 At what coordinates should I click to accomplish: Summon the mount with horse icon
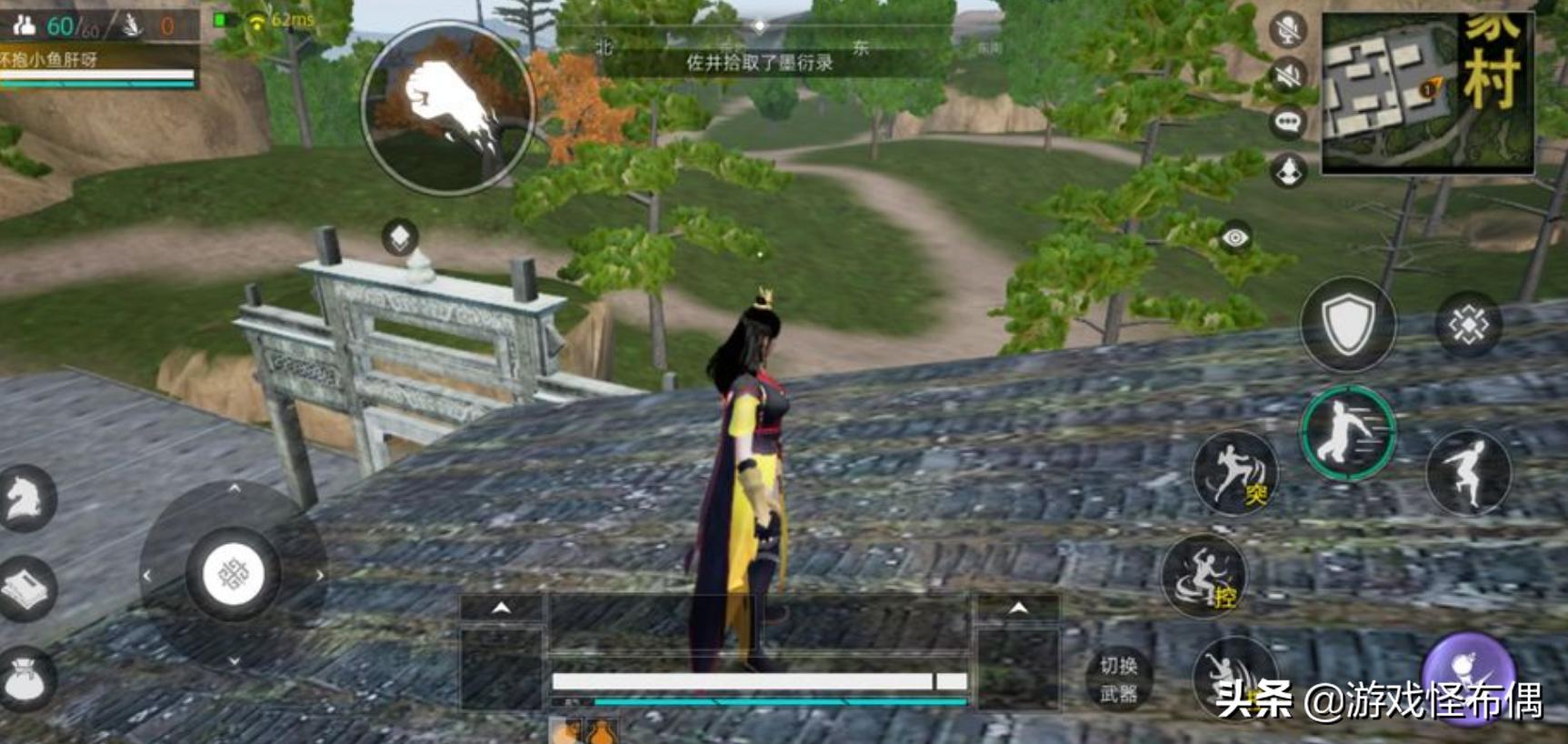[25, 498]
